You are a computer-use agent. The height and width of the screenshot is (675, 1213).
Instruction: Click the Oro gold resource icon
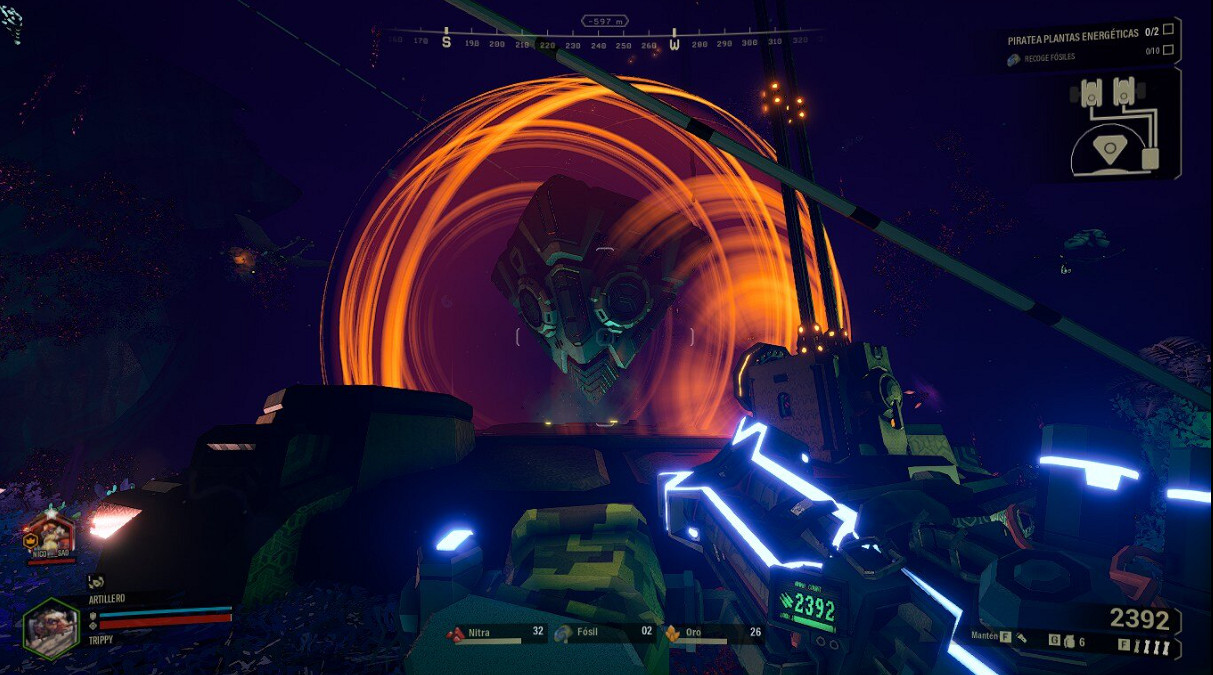[672, 633]
